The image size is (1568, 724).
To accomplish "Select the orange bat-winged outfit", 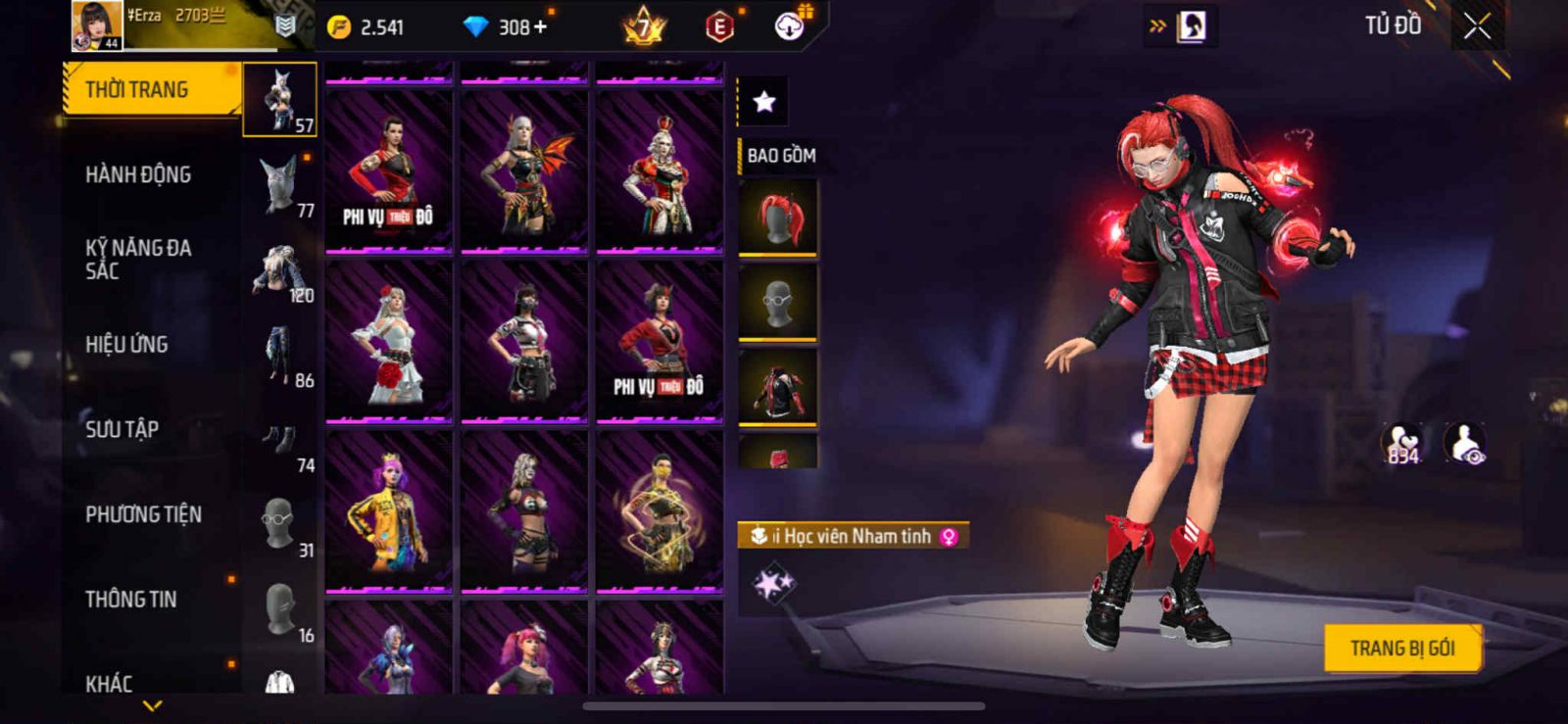I will [x=524, y=171].
